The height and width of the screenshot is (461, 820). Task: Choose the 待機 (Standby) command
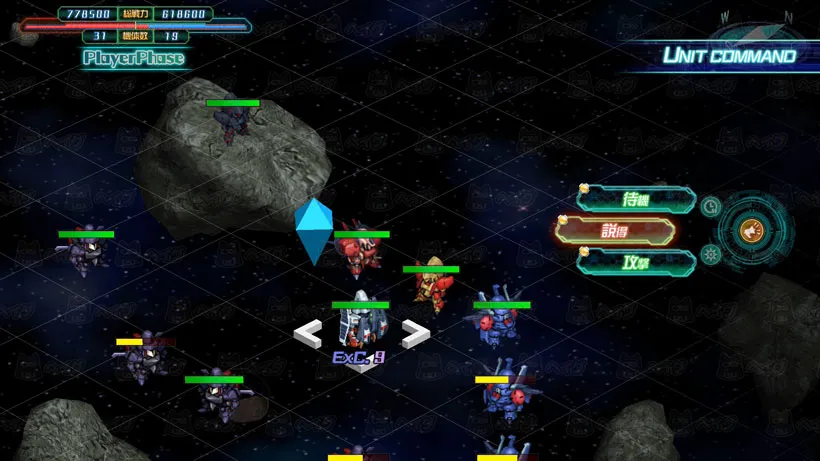pyautogui.click(x=636, y=199)
